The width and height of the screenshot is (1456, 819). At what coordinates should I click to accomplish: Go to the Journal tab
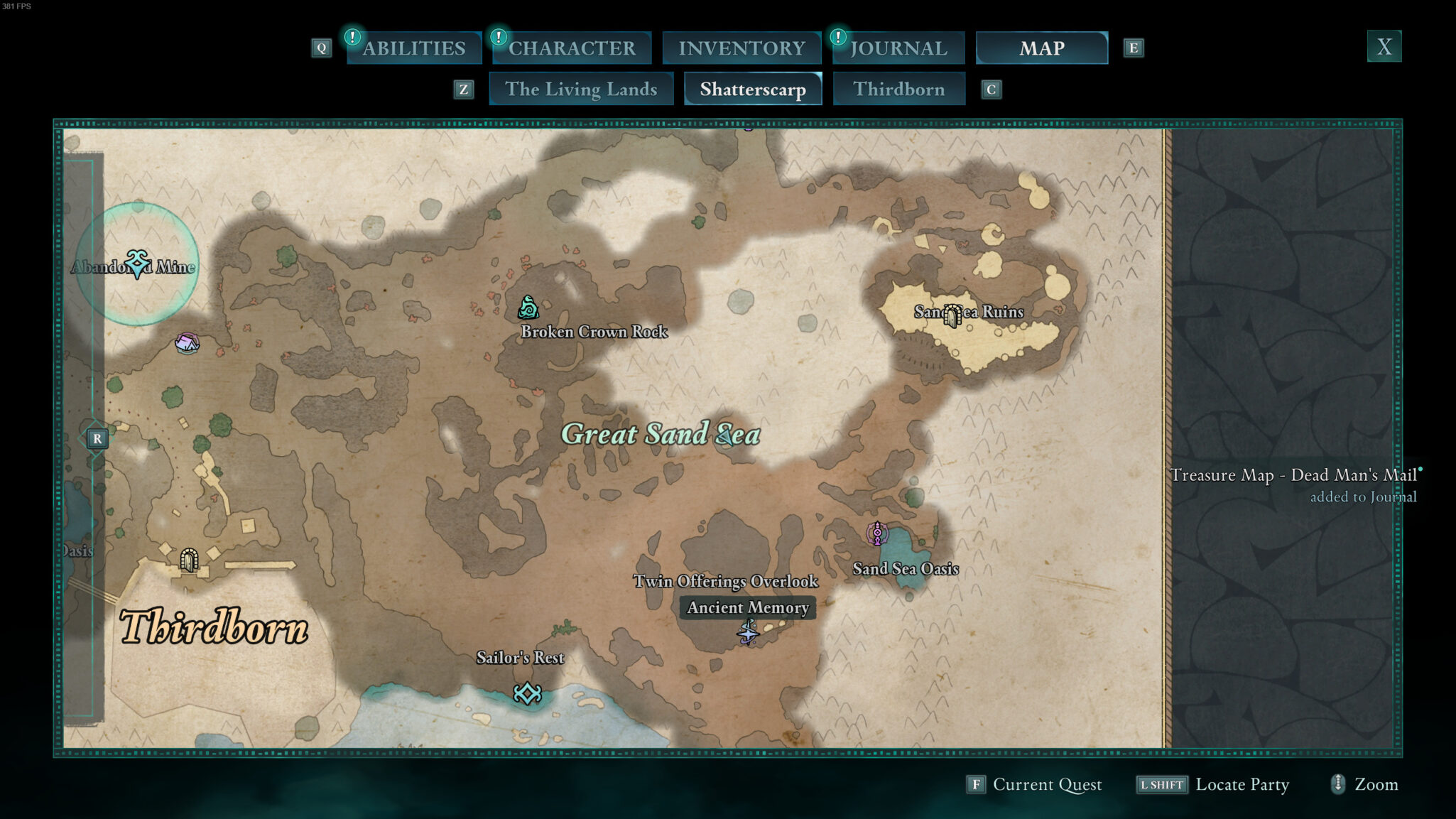point(898,48)
